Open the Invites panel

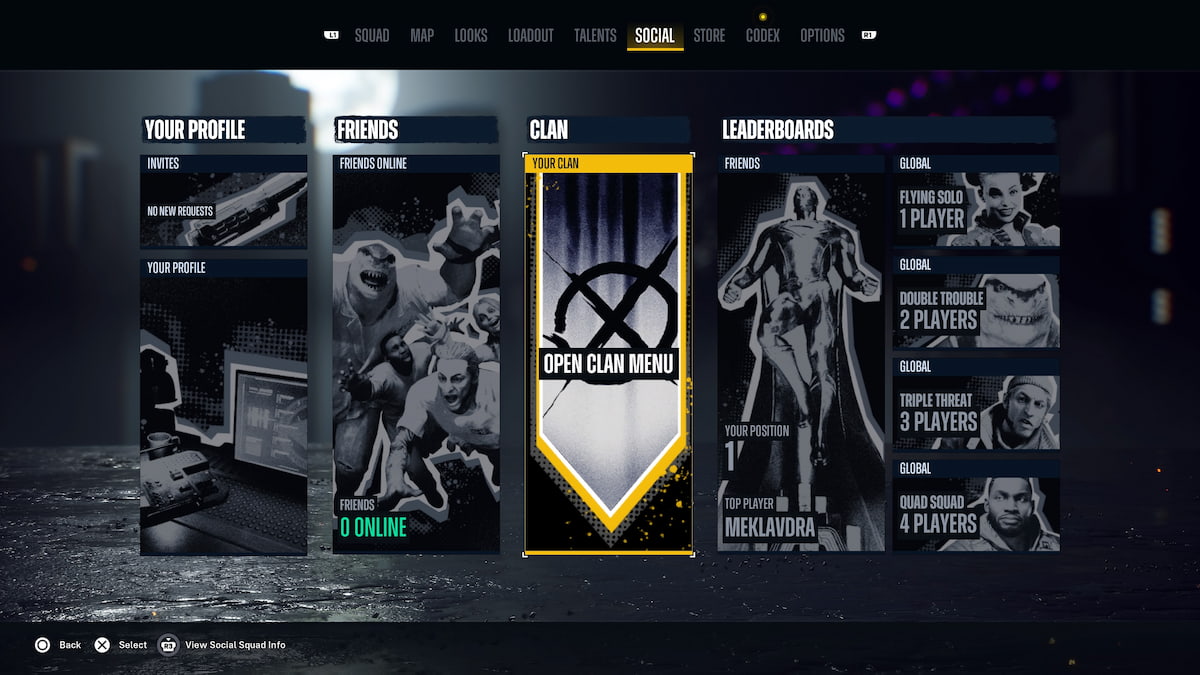click(x=223, y=202)
